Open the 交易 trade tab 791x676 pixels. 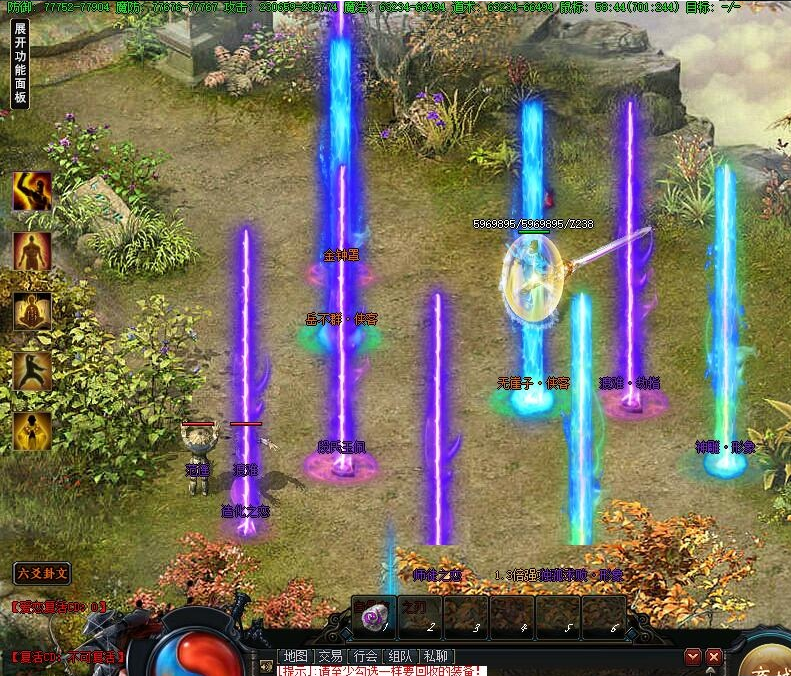(330, 657)
